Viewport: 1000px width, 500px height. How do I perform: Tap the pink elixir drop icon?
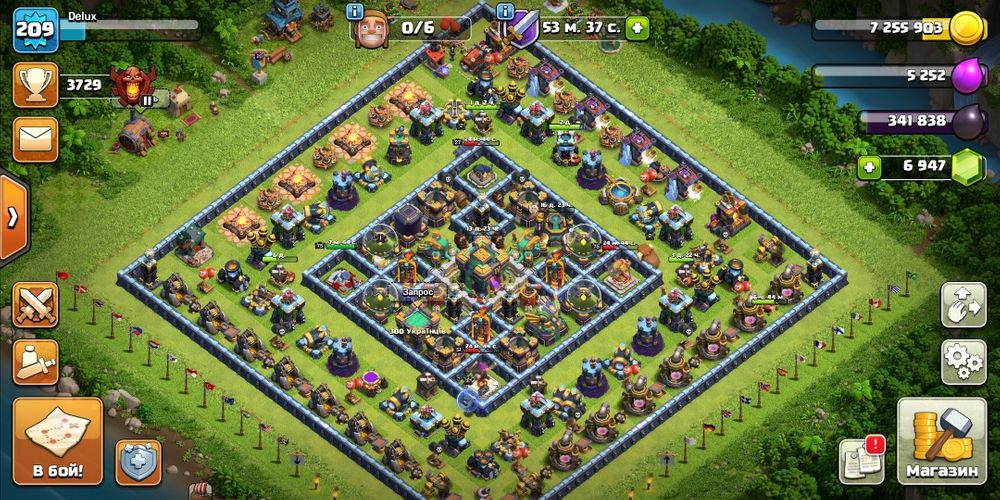point(967,74)
